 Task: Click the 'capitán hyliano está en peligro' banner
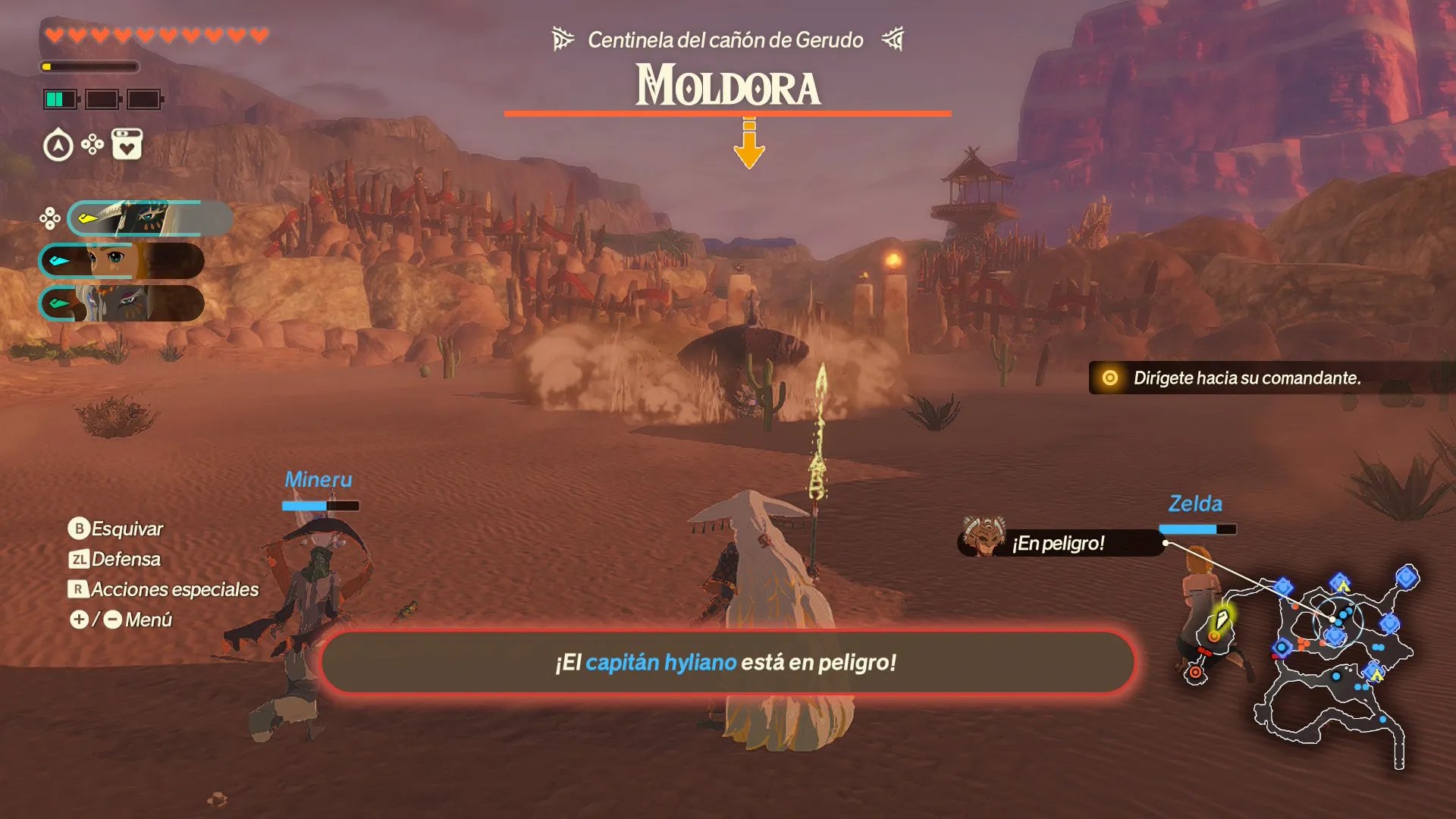click(x=726, y=662)
